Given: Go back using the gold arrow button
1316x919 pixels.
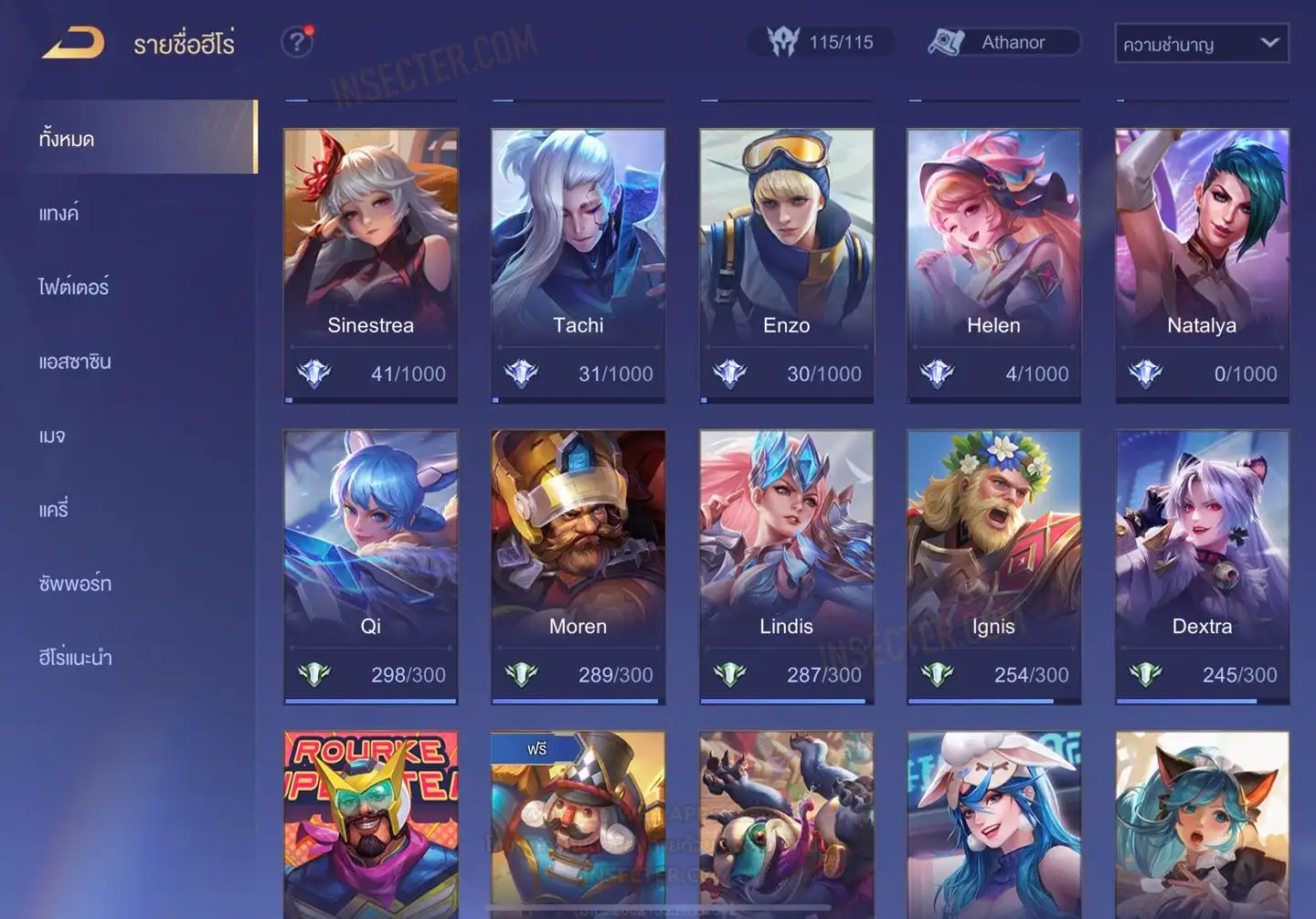Looking at the screenshot, I should [x=73, y=43].
